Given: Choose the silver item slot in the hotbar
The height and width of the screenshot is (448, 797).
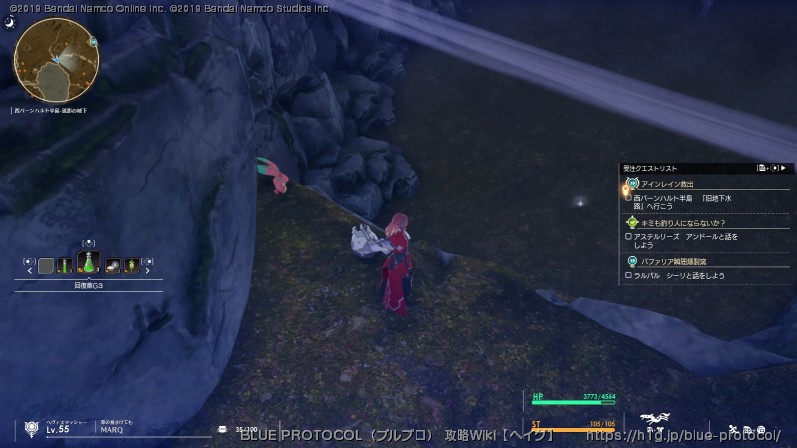Looking at the screenshot, I should coord(112,266).
